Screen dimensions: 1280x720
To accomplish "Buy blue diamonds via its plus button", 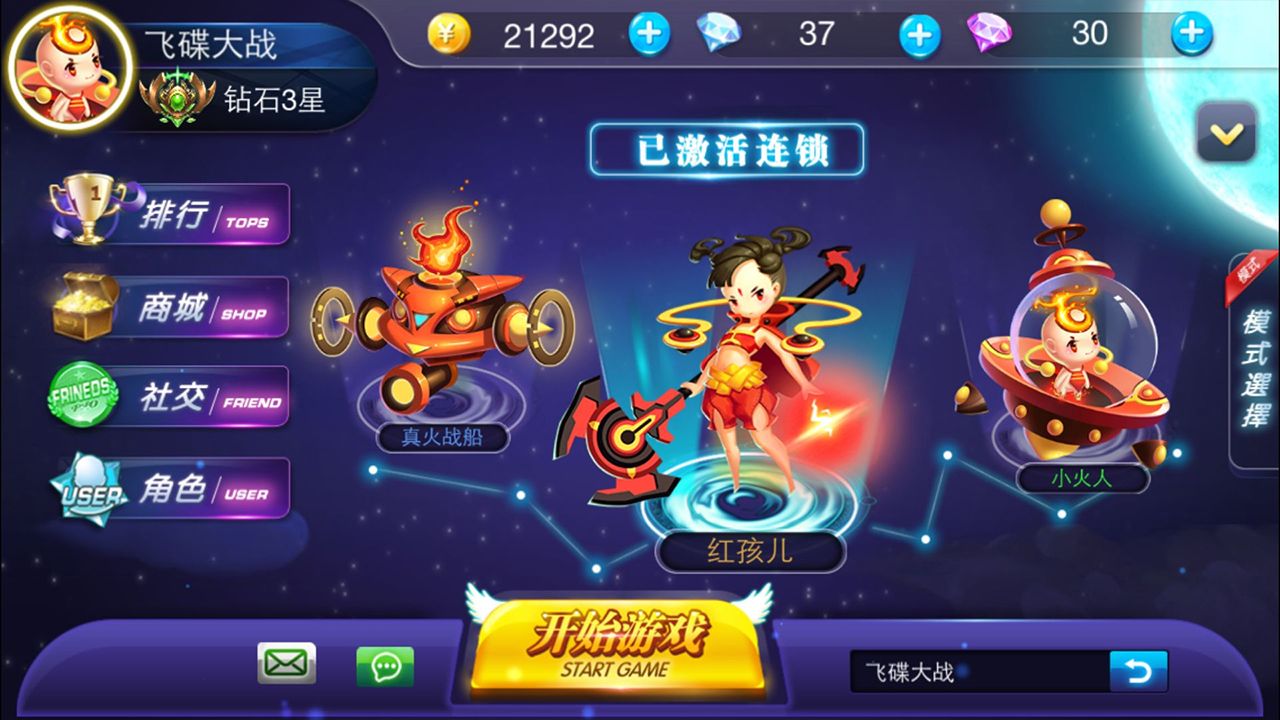I will point(917,34).
